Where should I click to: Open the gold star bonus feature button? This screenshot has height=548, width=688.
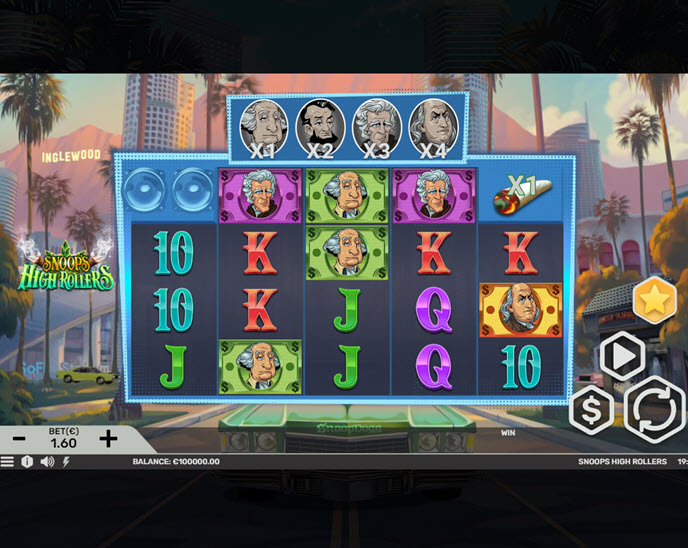tap(655, 301)
